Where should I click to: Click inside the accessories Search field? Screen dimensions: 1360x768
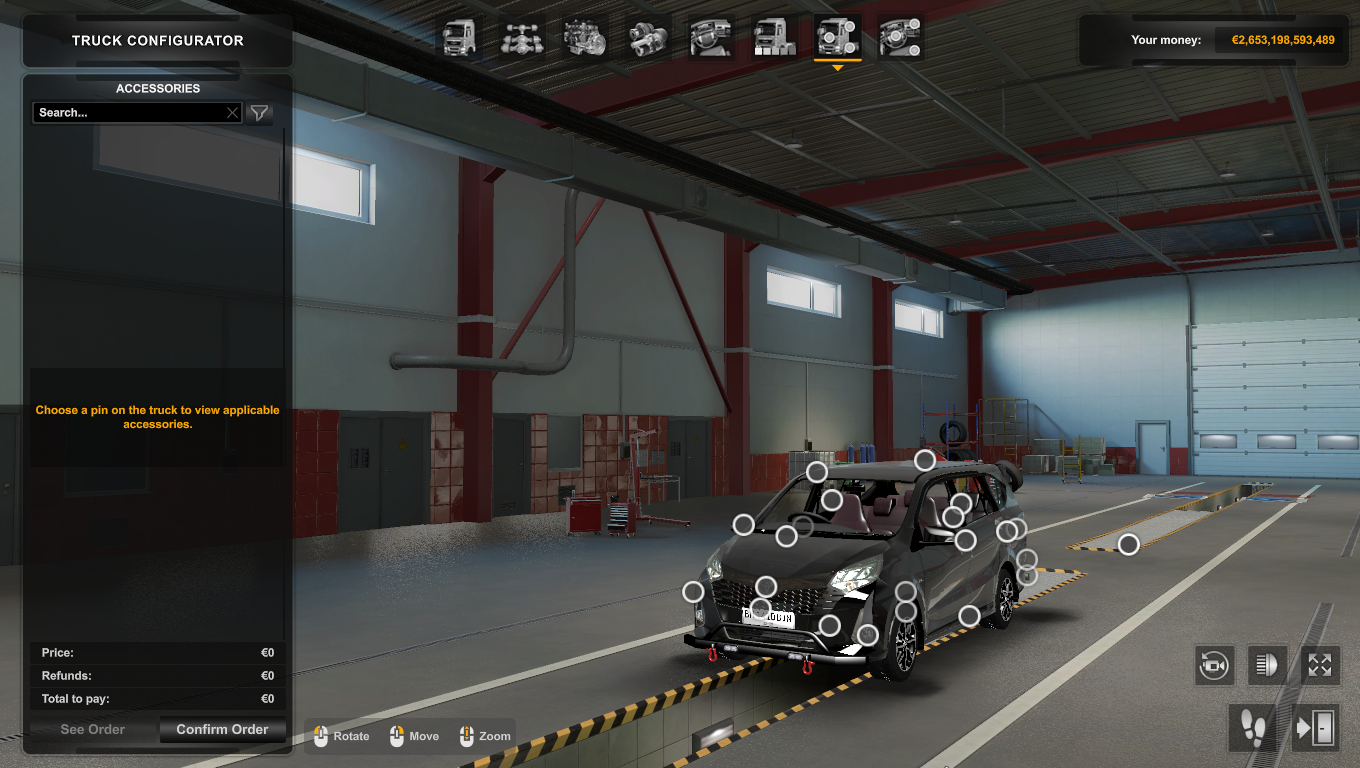[x=130, y=112]
